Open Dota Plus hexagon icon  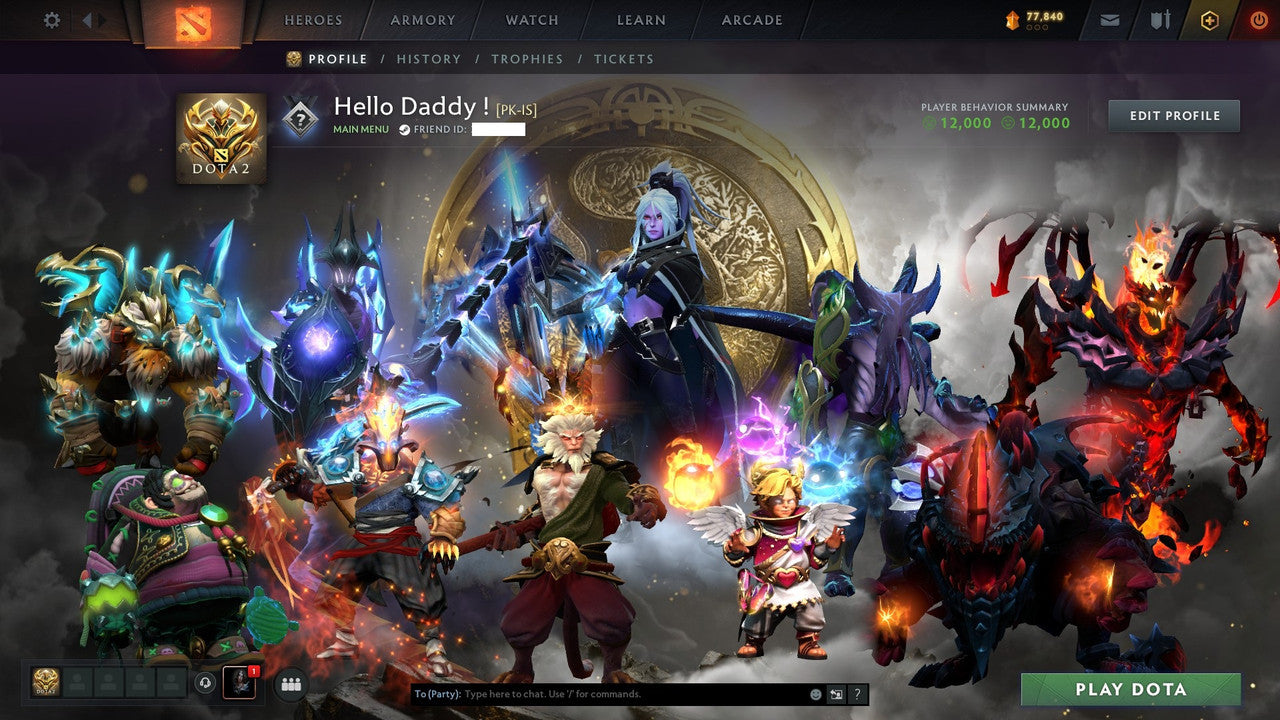pos(1210,19)
